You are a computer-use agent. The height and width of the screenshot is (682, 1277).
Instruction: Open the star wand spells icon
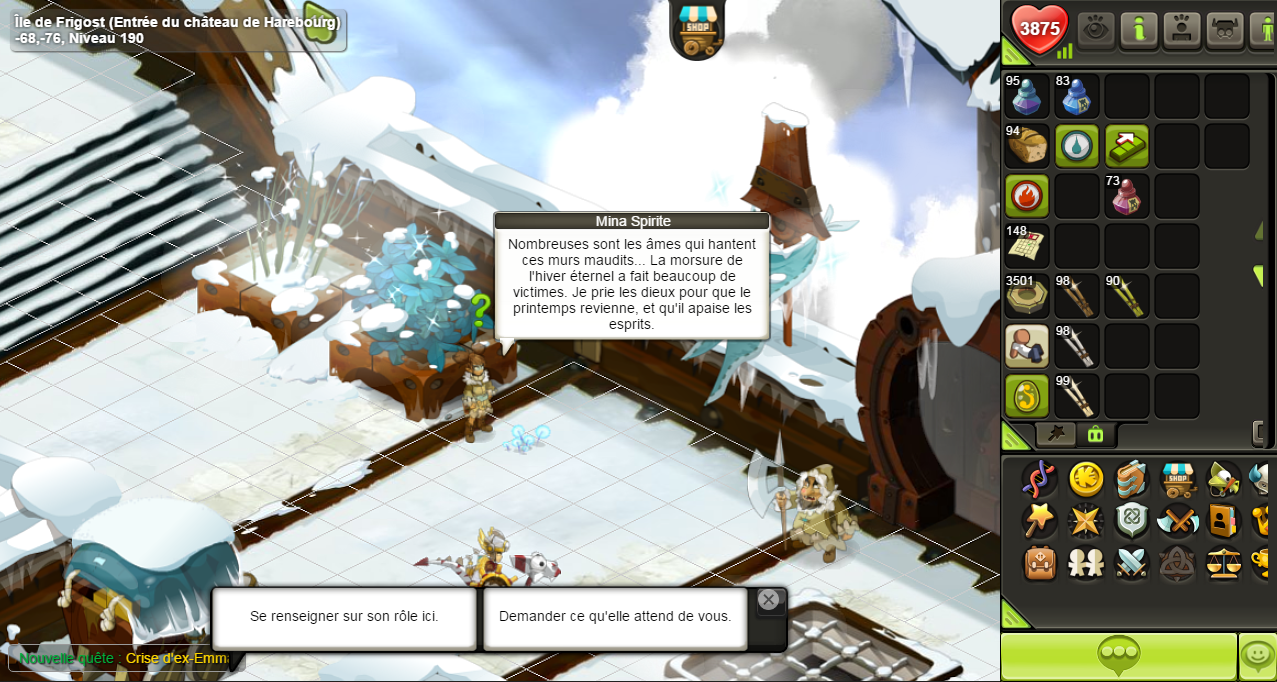pyautogui.click(x=1040, y=521)
